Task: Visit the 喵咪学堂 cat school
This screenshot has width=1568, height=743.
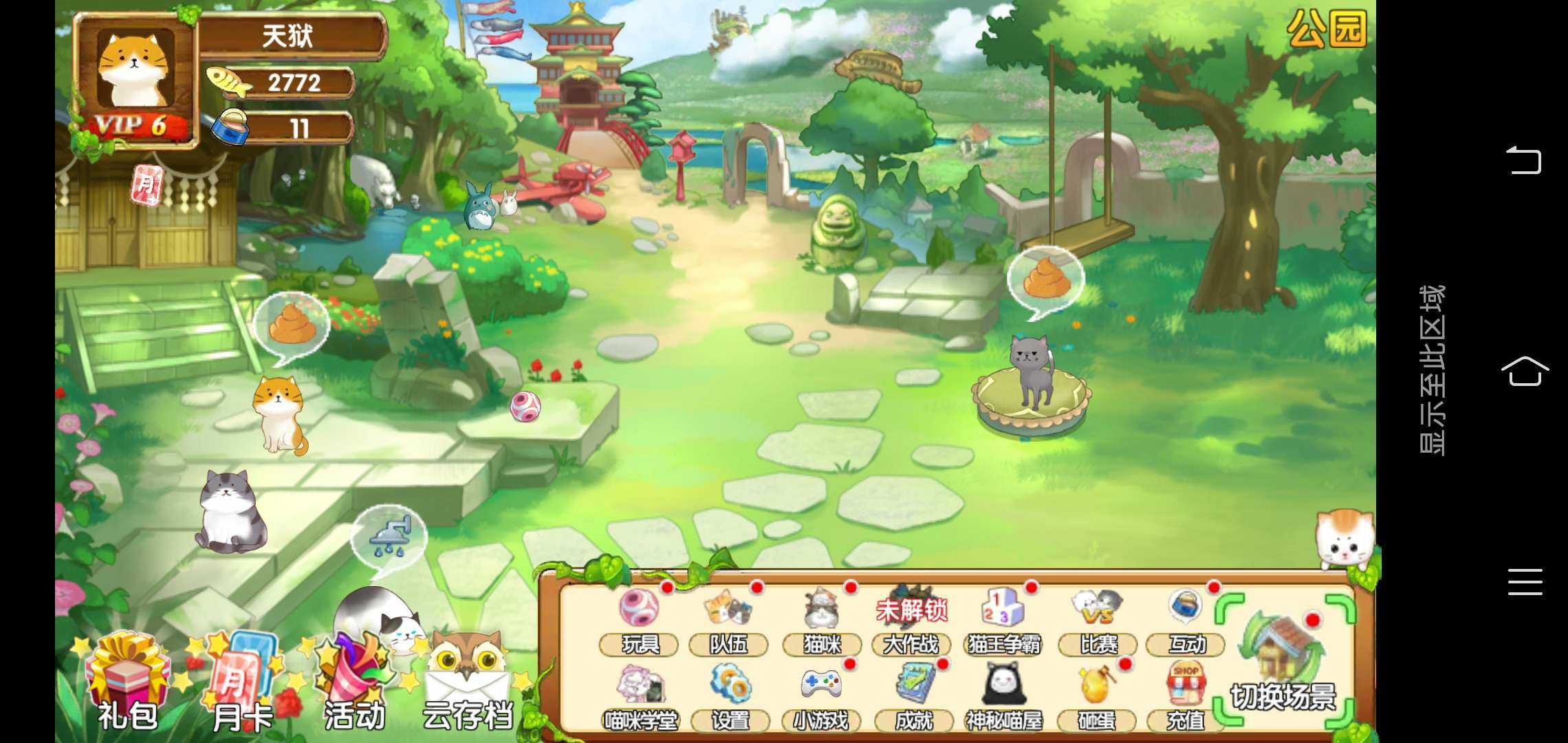Action: 640,696
